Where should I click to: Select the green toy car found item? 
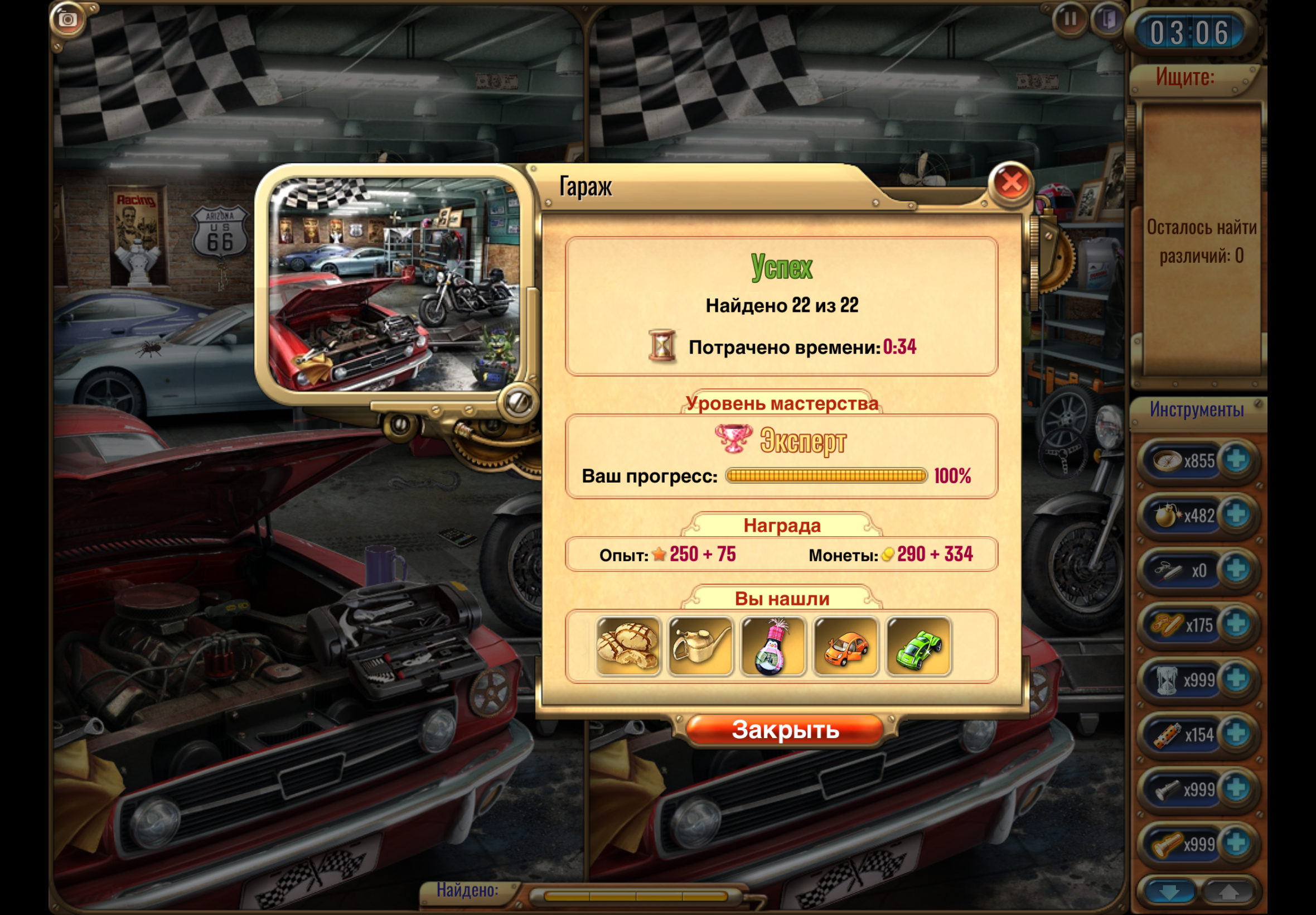pyautogui.click(x=918, y=647)
